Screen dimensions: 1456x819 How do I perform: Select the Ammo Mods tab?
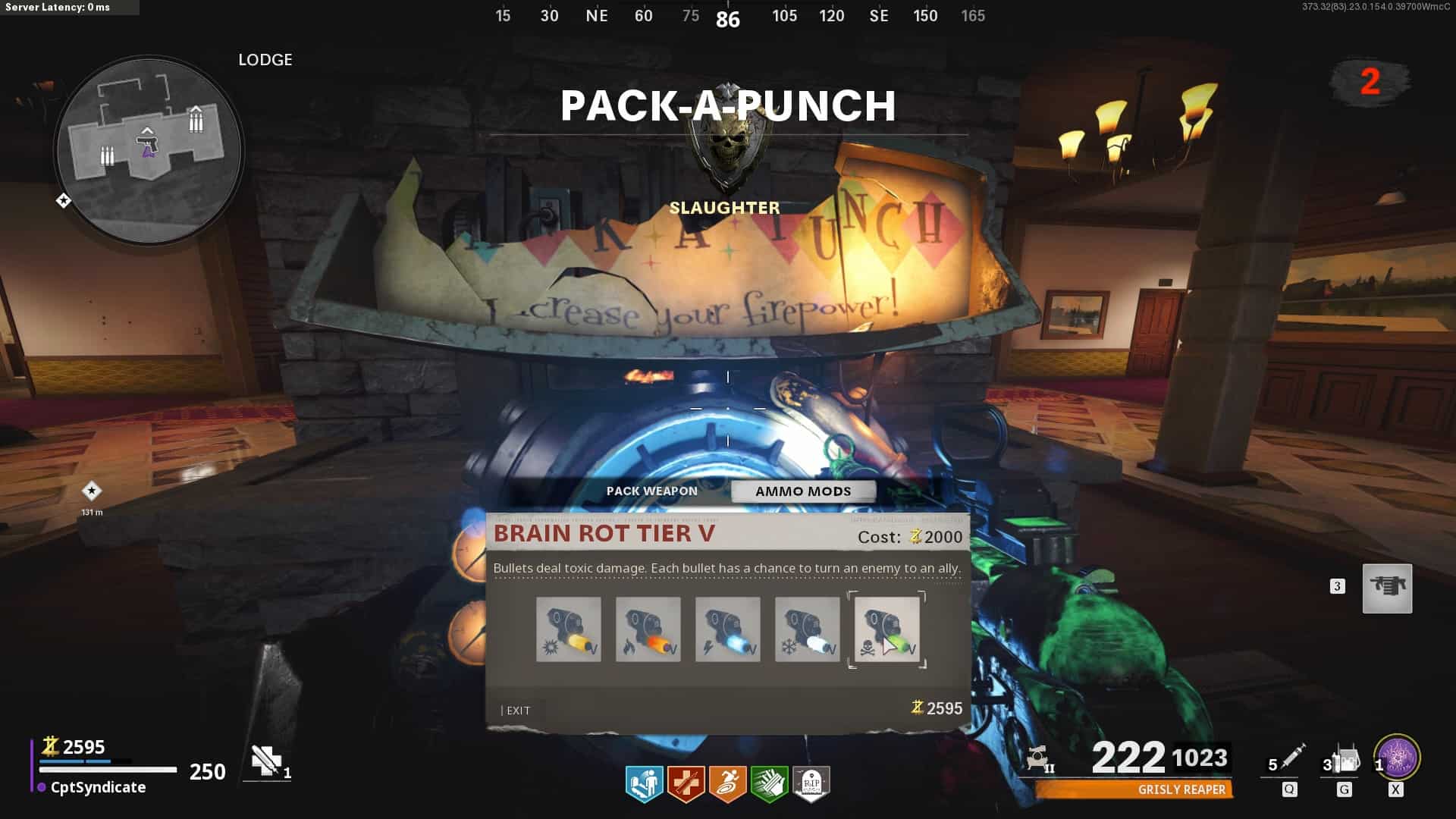[x=803, y=491]
